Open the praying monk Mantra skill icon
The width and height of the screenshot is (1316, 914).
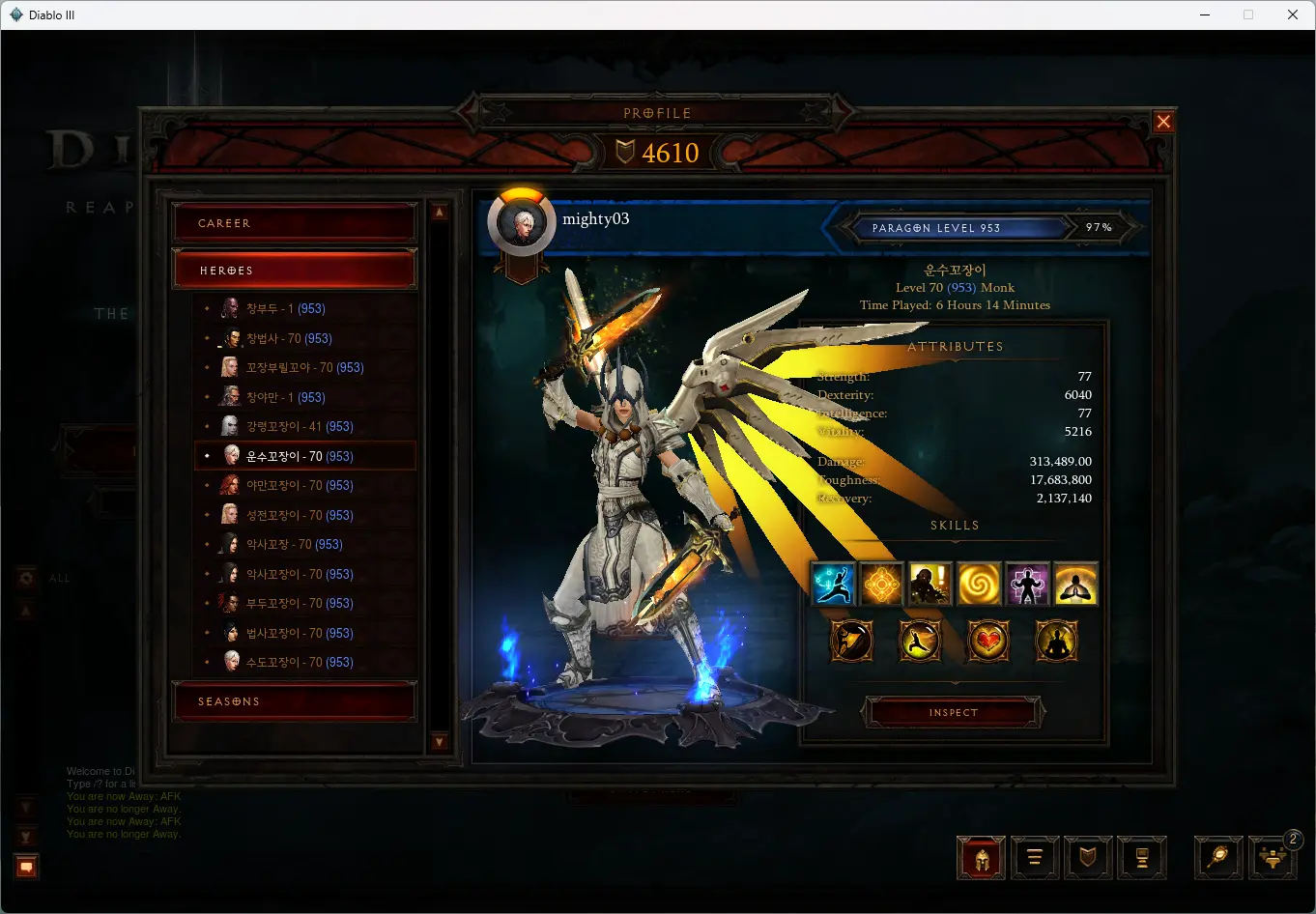1075,584
